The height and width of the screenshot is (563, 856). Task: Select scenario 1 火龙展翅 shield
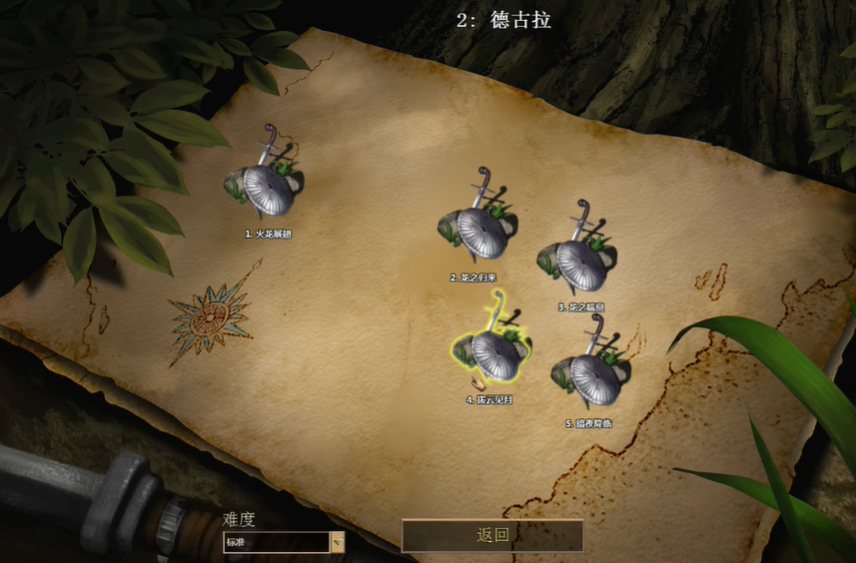point(267,189)
